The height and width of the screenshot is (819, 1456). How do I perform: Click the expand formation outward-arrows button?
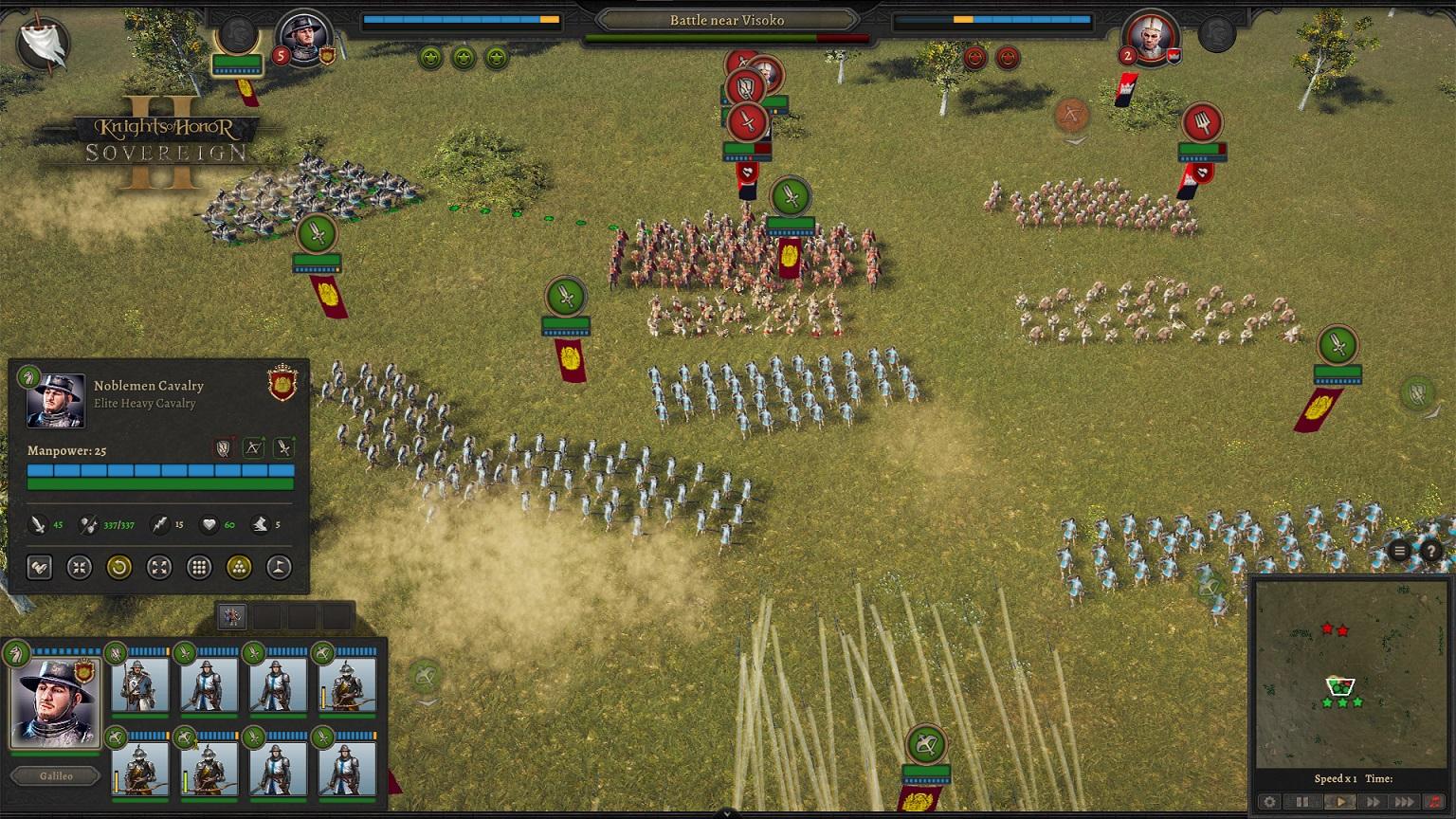point(159,568)
